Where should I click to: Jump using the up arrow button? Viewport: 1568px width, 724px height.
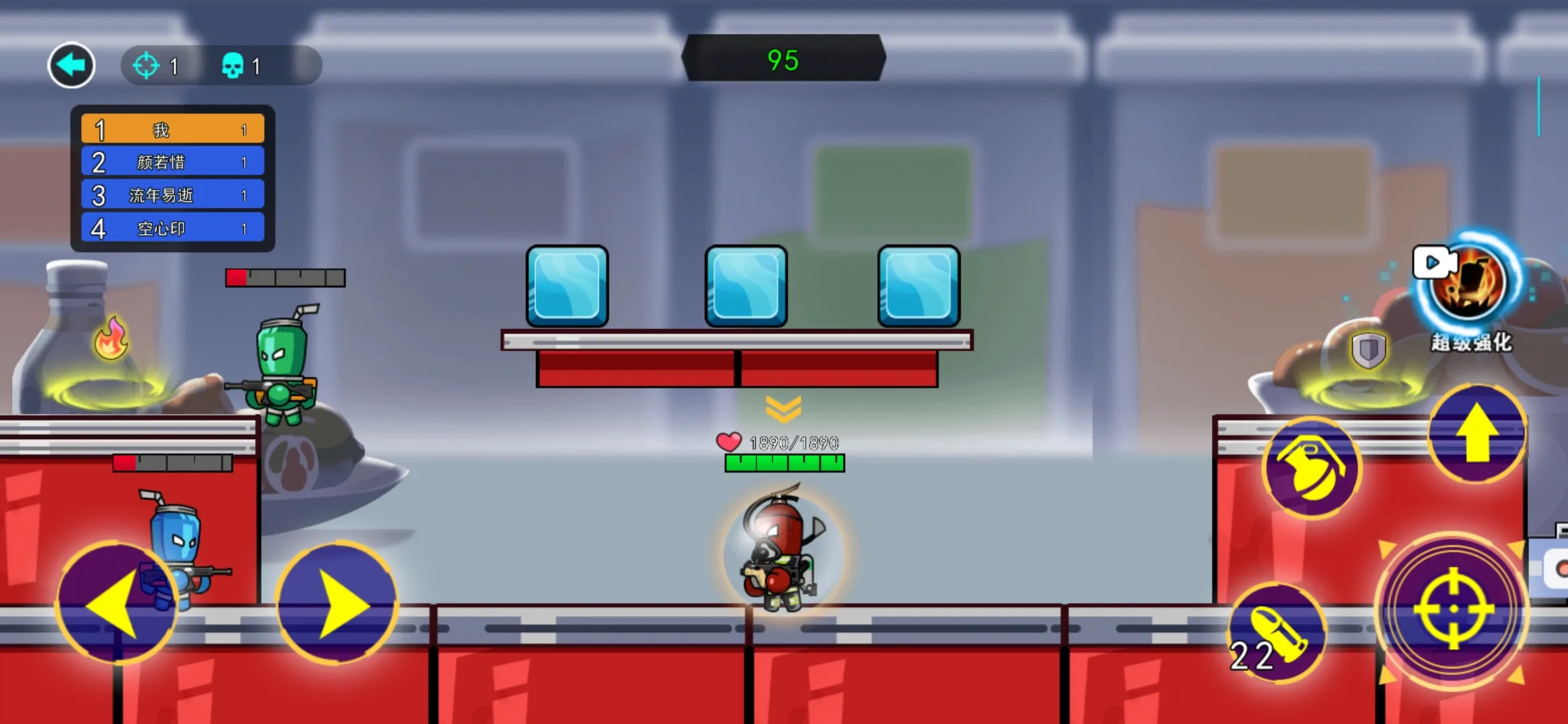[x=1477, y=434]
